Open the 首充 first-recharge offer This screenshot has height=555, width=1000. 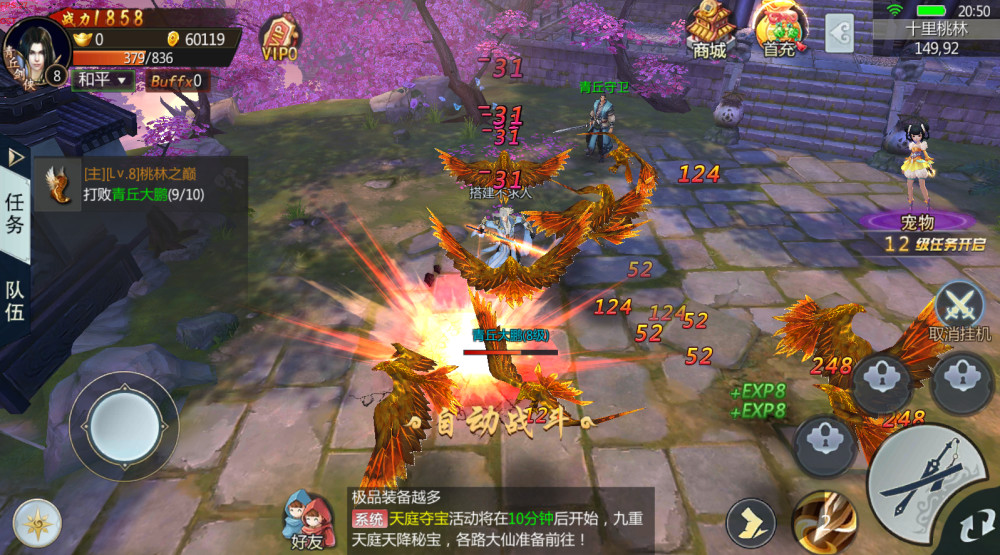[x=780, y=30]
